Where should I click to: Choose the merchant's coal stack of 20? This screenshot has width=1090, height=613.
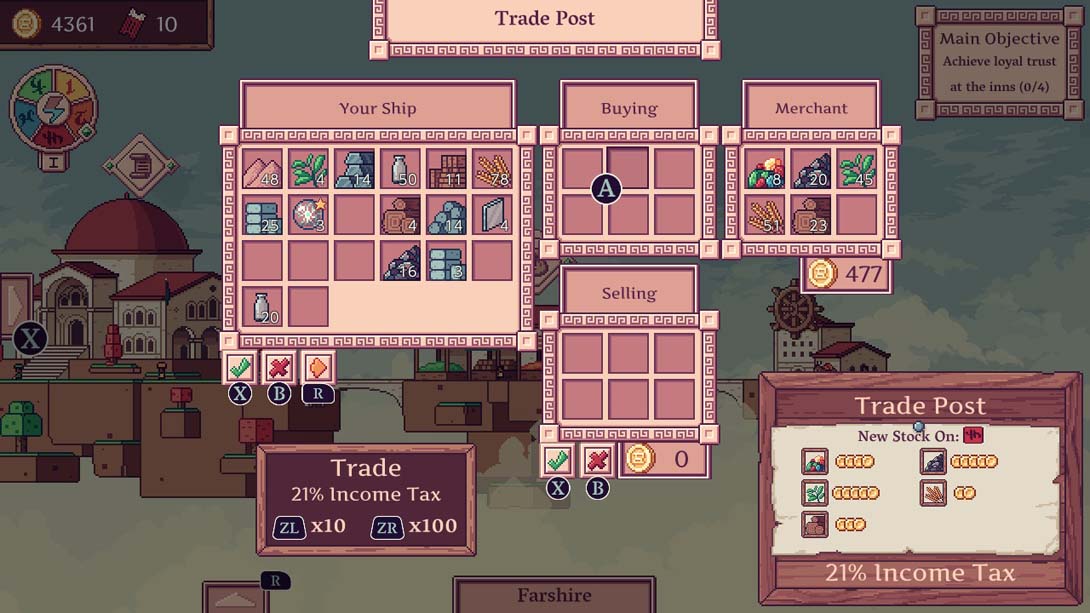click(811, 169)
